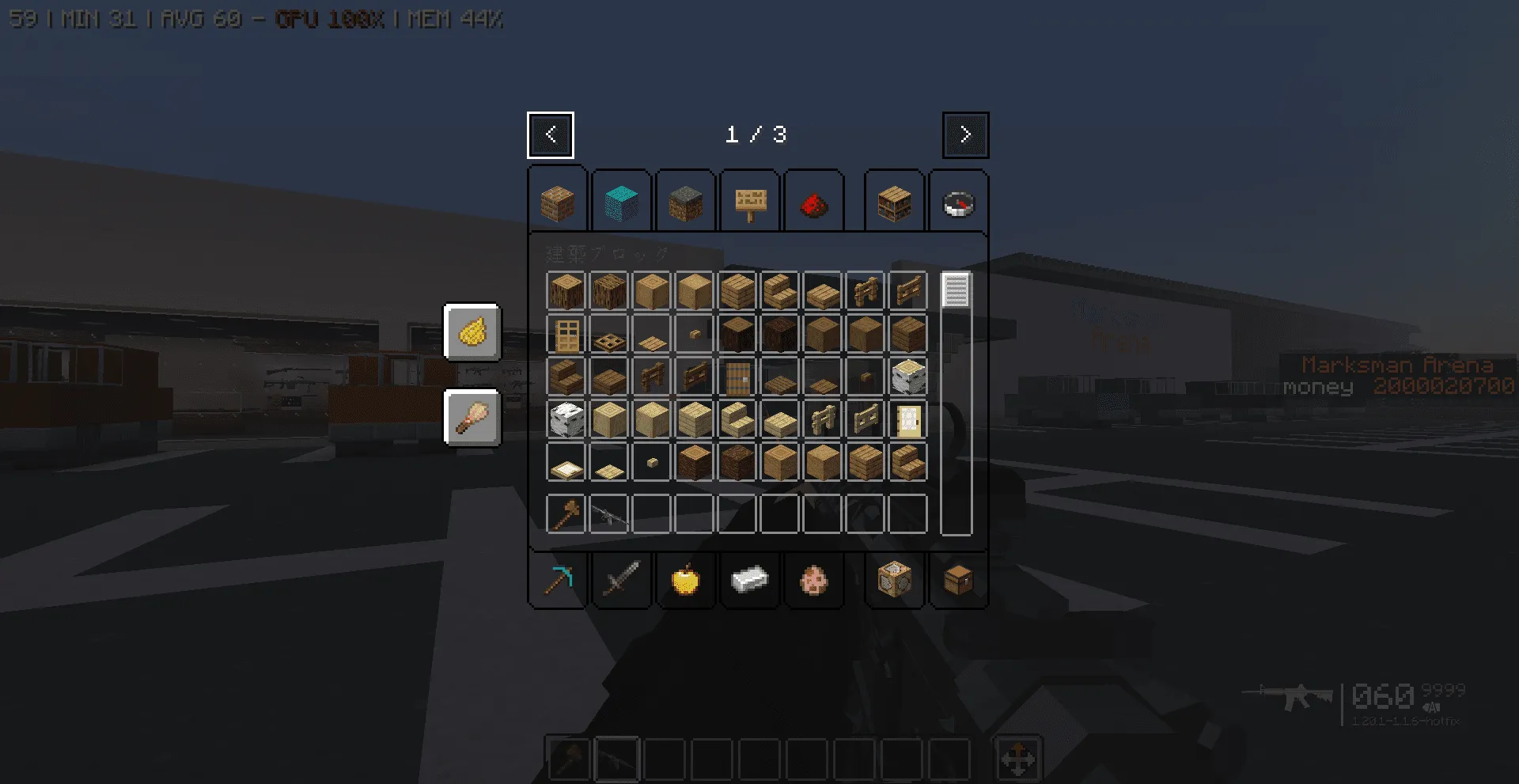Switch to the natural blocks tab
The width and height of the screenshot is (1519, 784).
(x=686, y=202)
